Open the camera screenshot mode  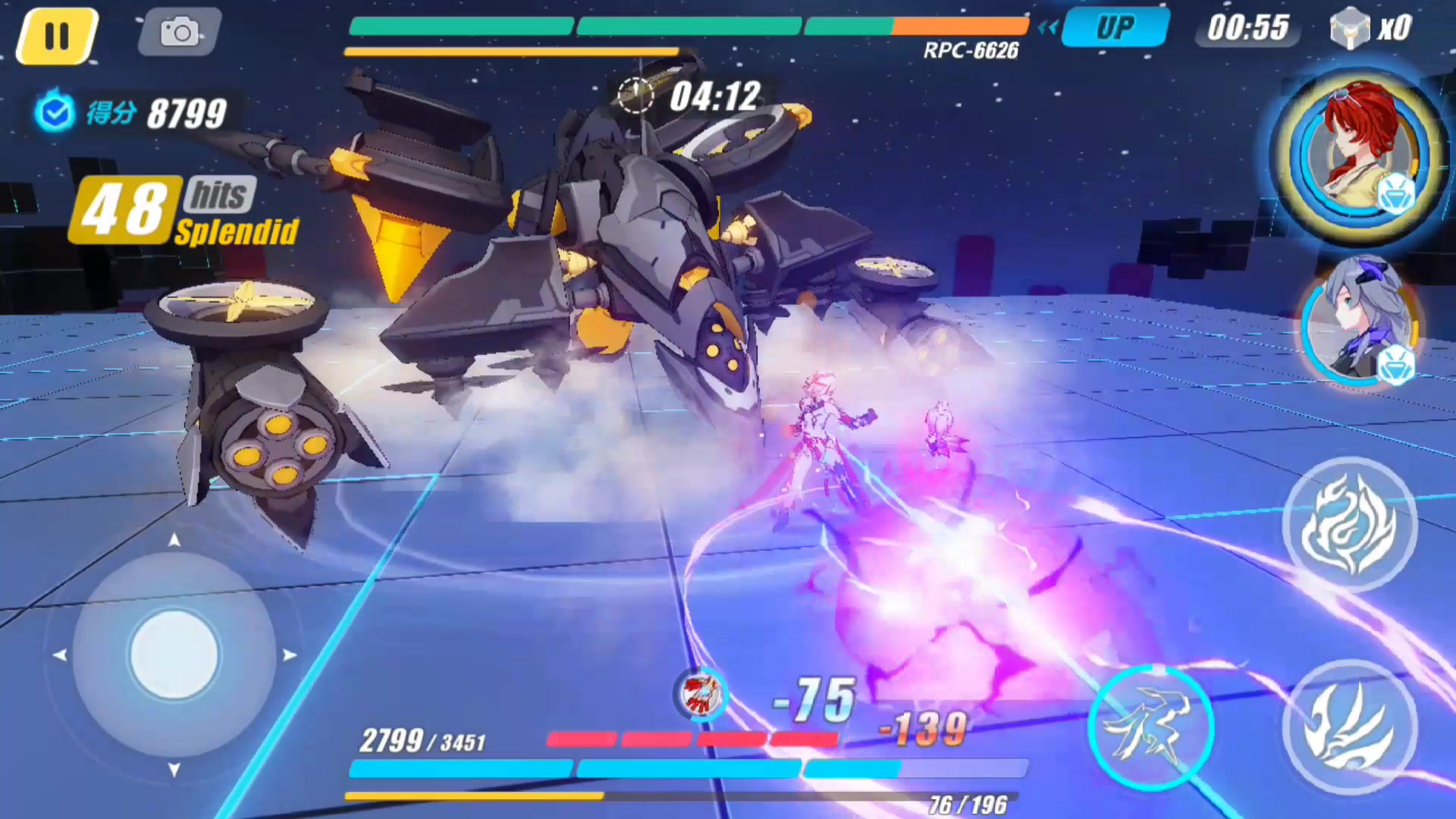click(180, 32)
